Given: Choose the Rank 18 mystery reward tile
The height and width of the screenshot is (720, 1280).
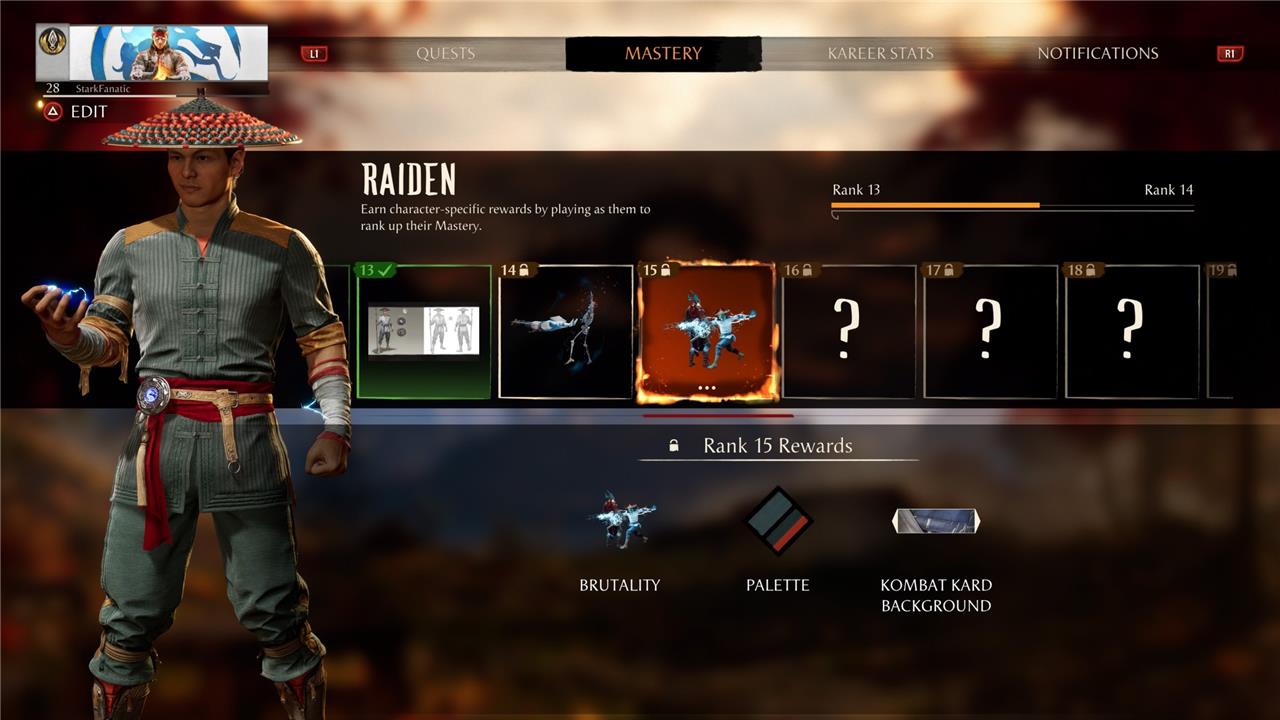Looking at the screenshot, I should point(1132,332).
